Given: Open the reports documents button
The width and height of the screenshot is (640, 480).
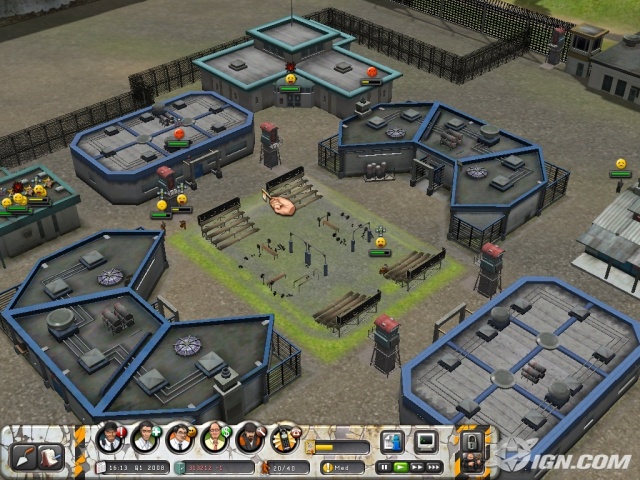Looking at the screenshot, I should (392, 441).
